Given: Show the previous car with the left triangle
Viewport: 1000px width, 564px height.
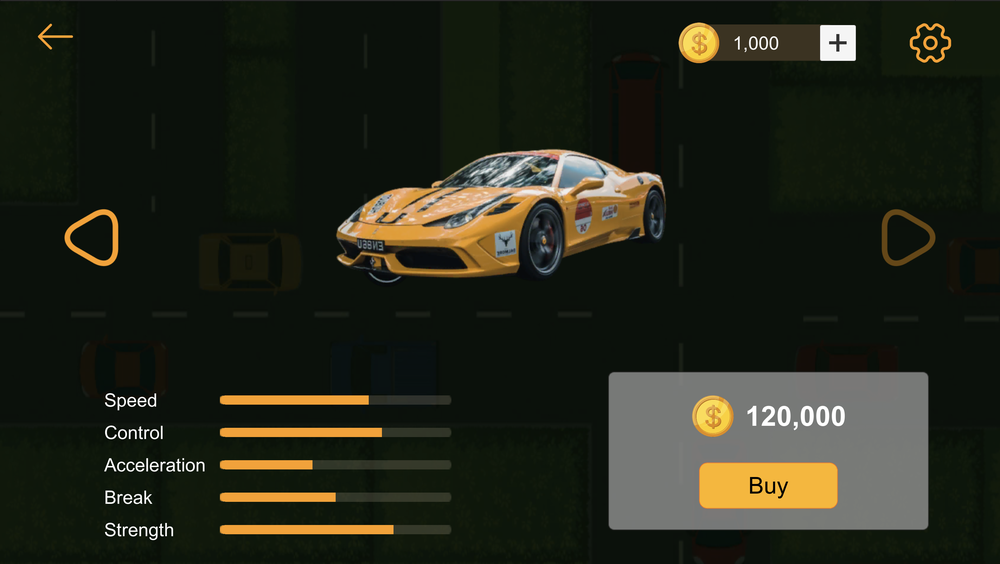Looking at the screenshot, I should coord(91,238).
